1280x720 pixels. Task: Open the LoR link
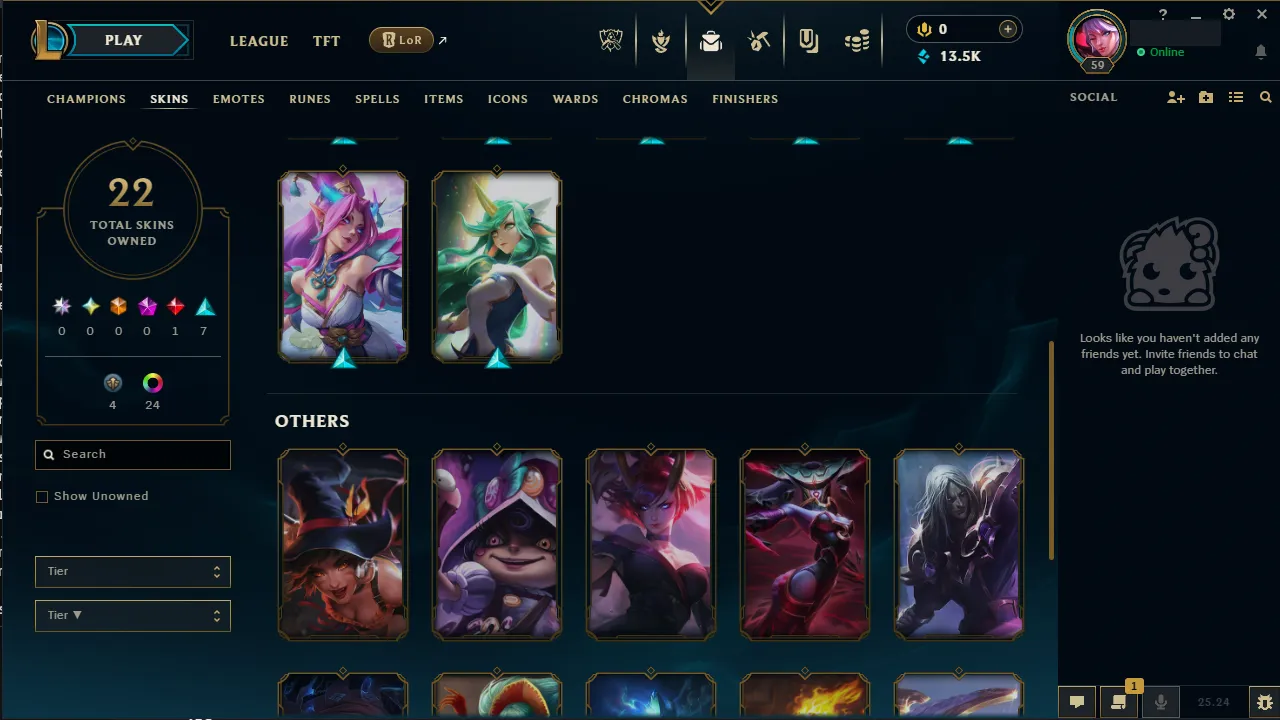[400, 40]
